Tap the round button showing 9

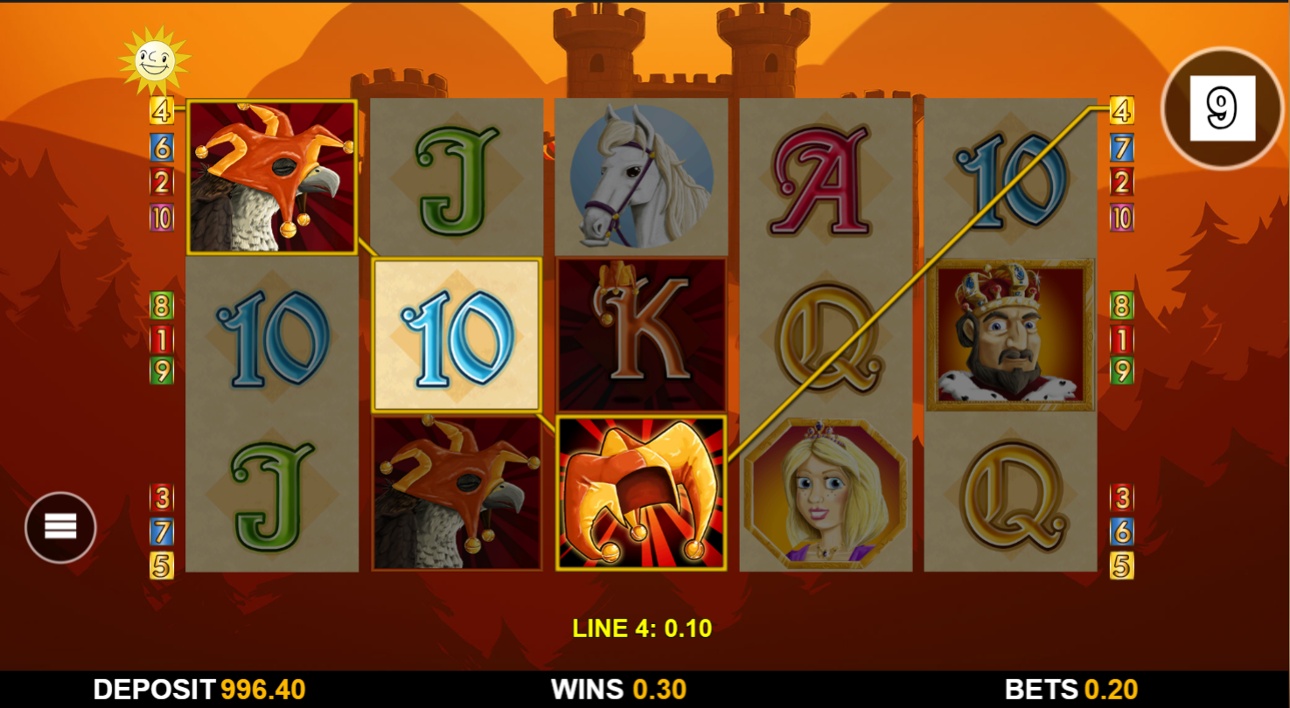click(x=1222, y=108)
